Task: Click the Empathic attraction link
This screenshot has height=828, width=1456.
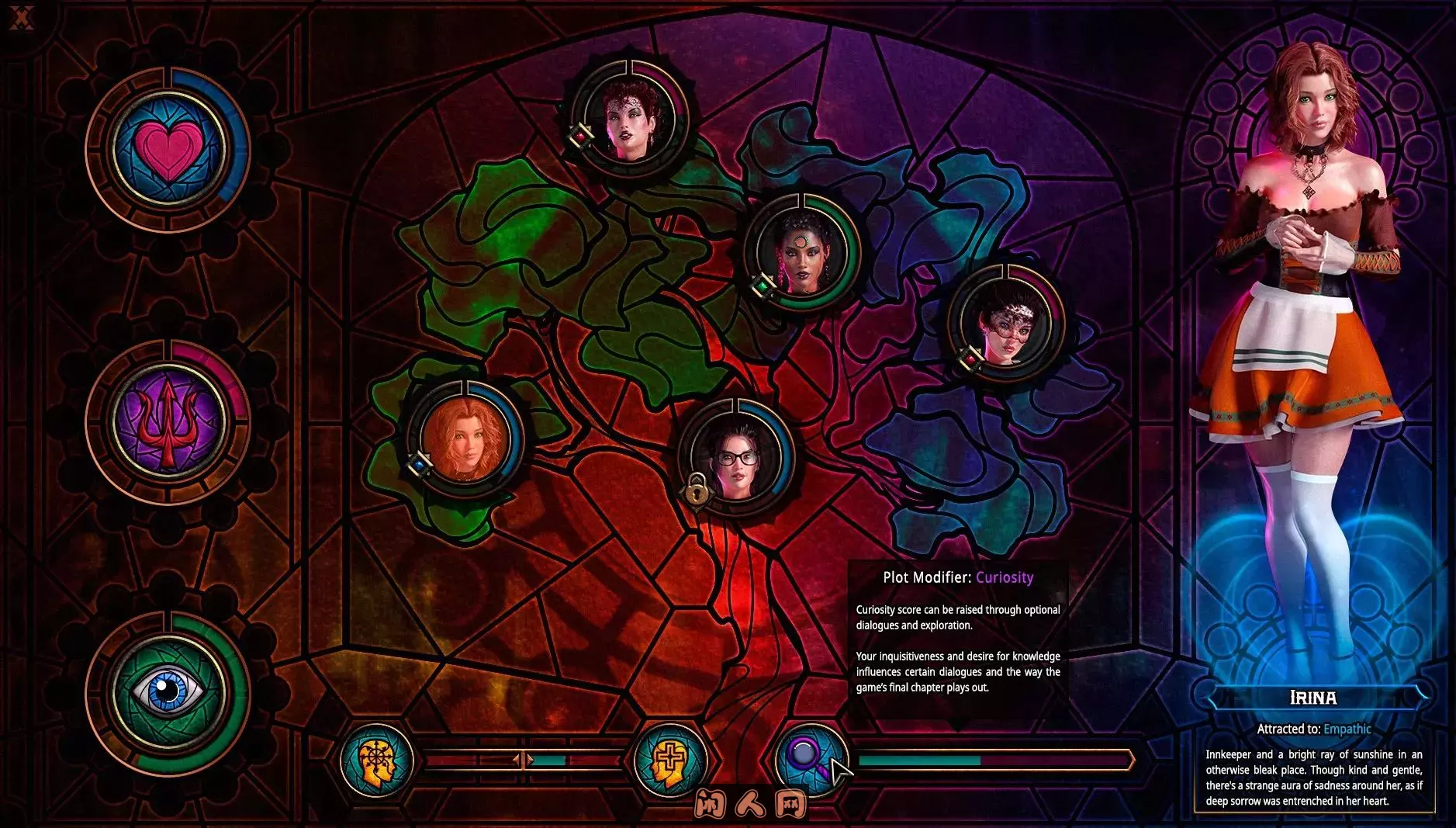Action: [x=1348, y=729]
